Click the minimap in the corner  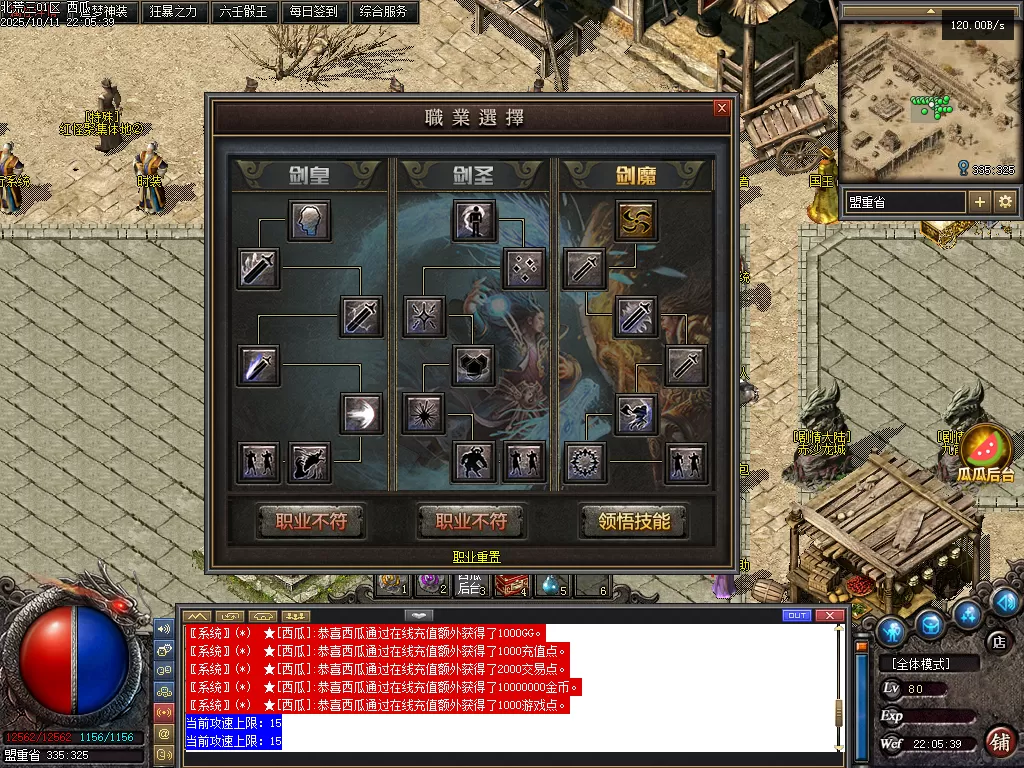point(927,100)
